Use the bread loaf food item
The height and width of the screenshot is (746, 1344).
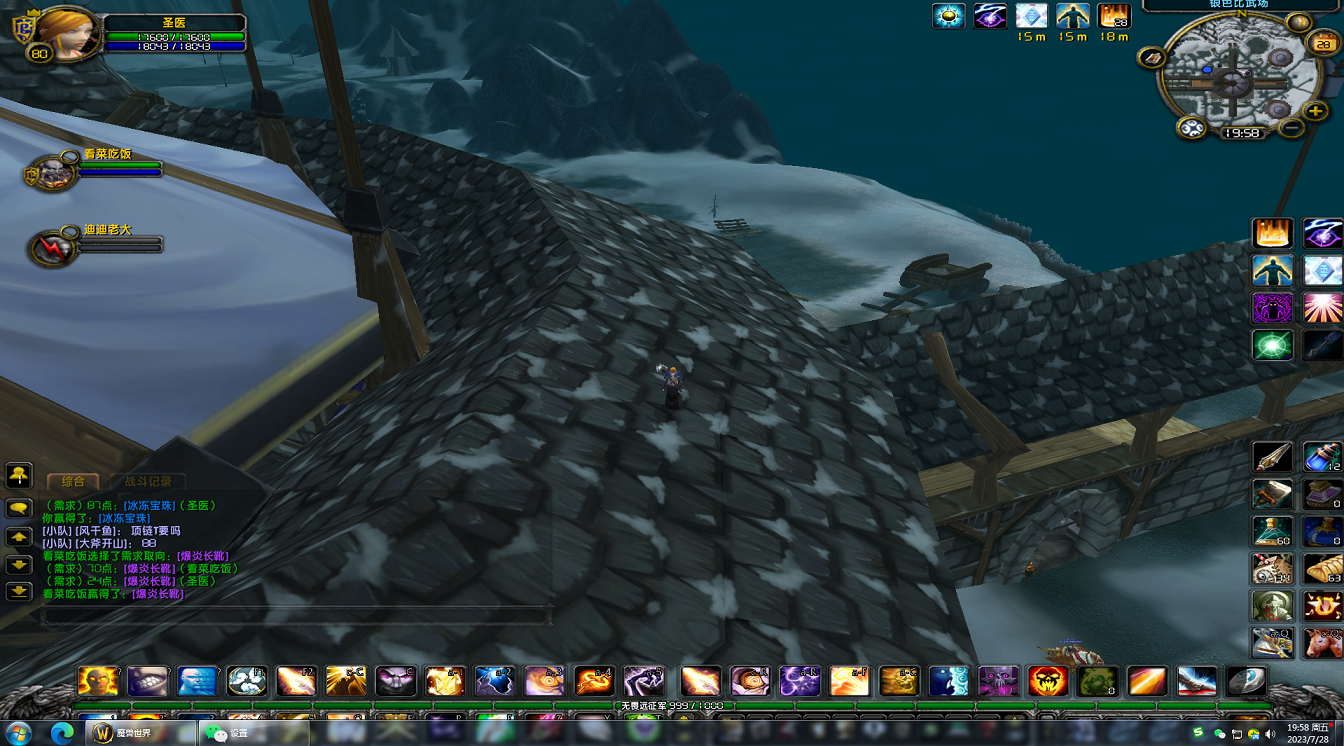tap(1322, 568)
